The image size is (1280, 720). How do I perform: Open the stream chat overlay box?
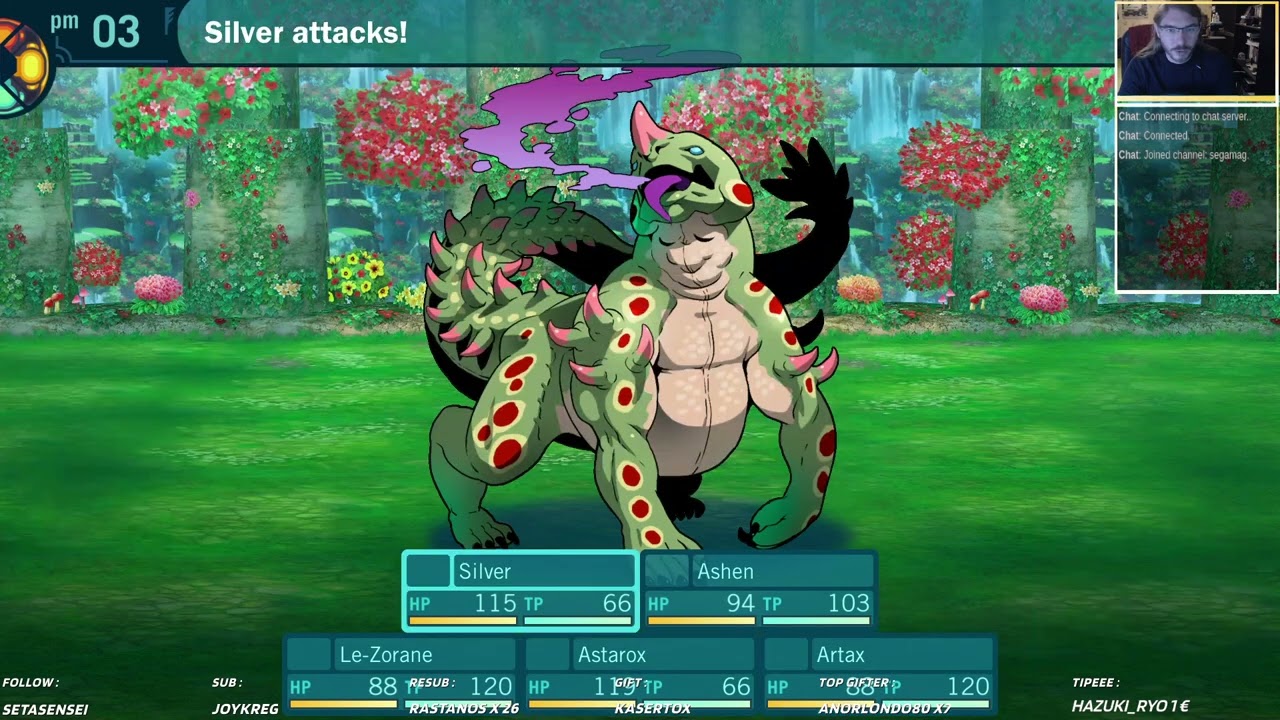tap(1196, 198)
